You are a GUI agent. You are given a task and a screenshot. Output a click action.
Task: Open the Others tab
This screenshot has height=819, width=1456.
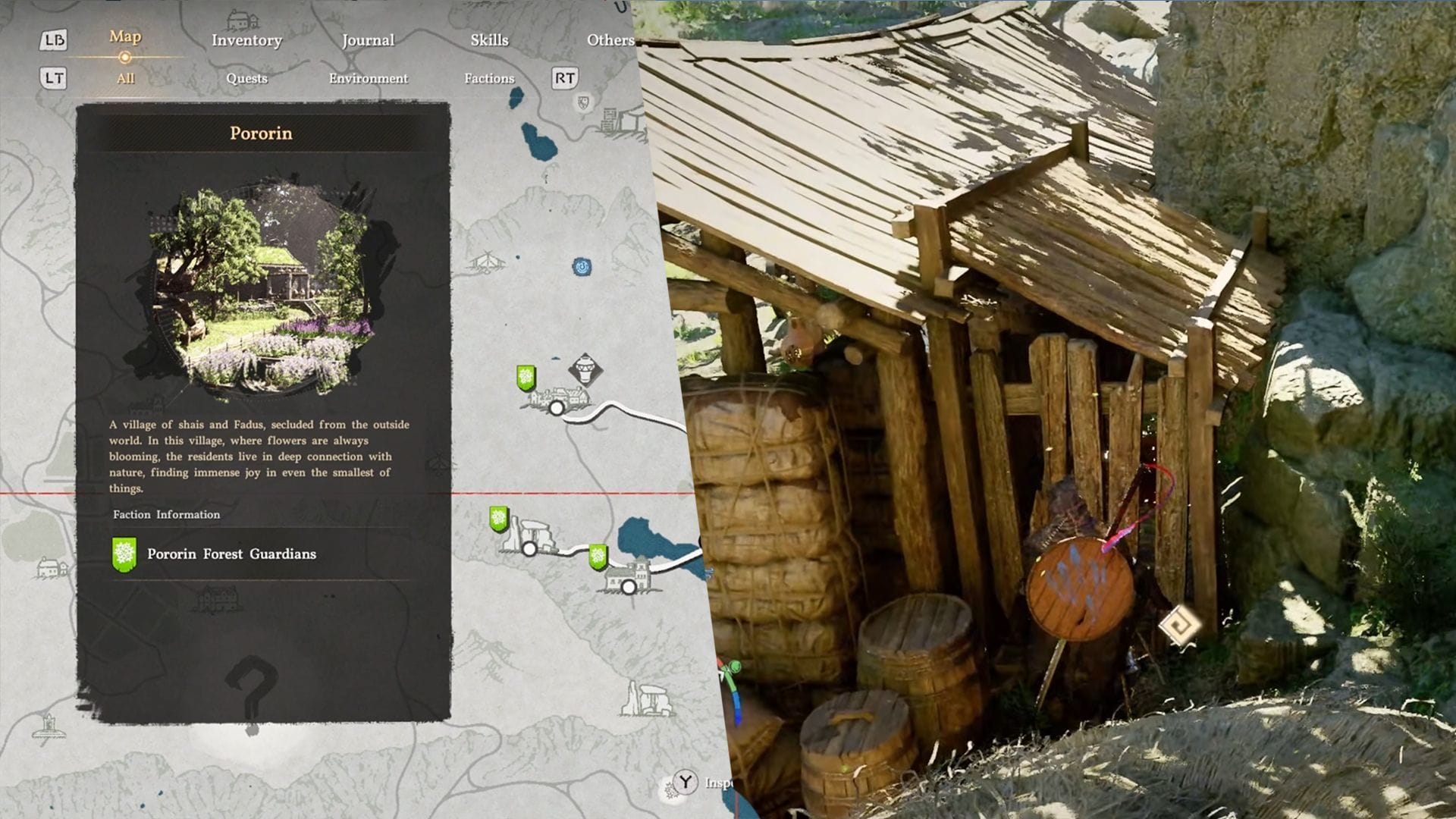(610, 40)
